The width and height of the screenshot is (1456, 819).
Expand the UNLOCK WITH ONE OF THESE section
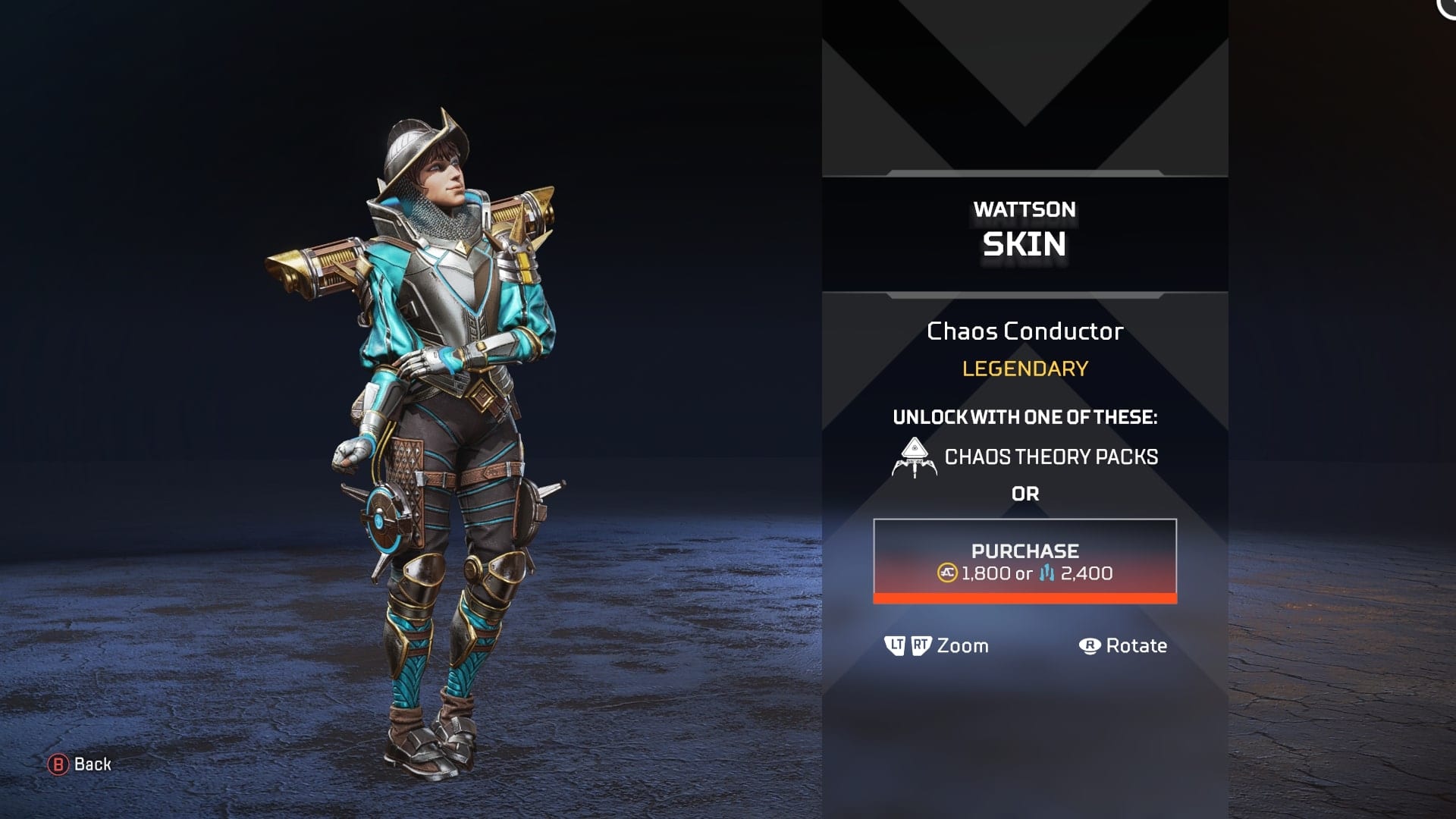point(1025,416)
